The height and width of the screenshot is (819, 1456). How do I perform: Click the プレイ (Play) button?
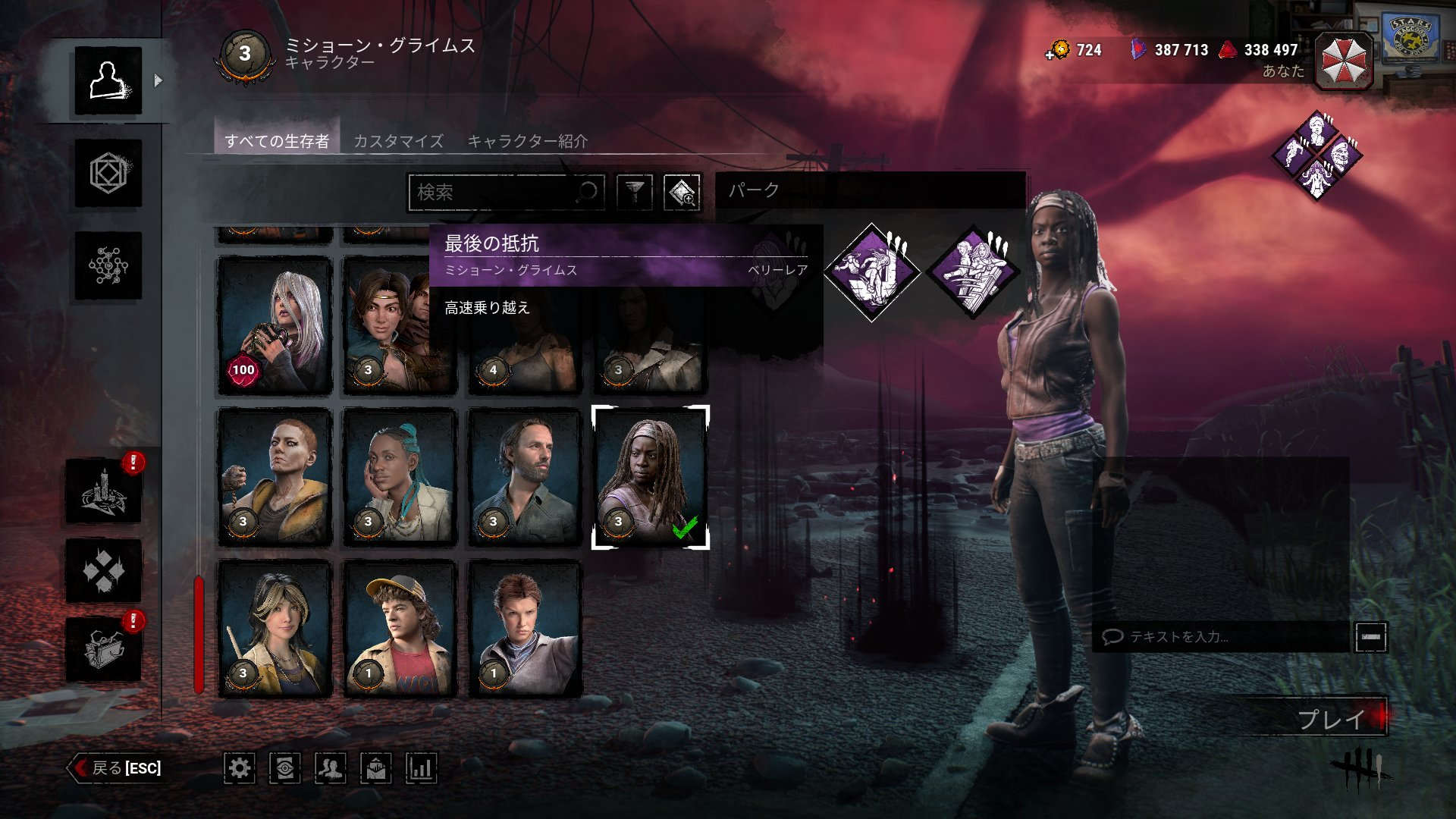click(1332, 717)
